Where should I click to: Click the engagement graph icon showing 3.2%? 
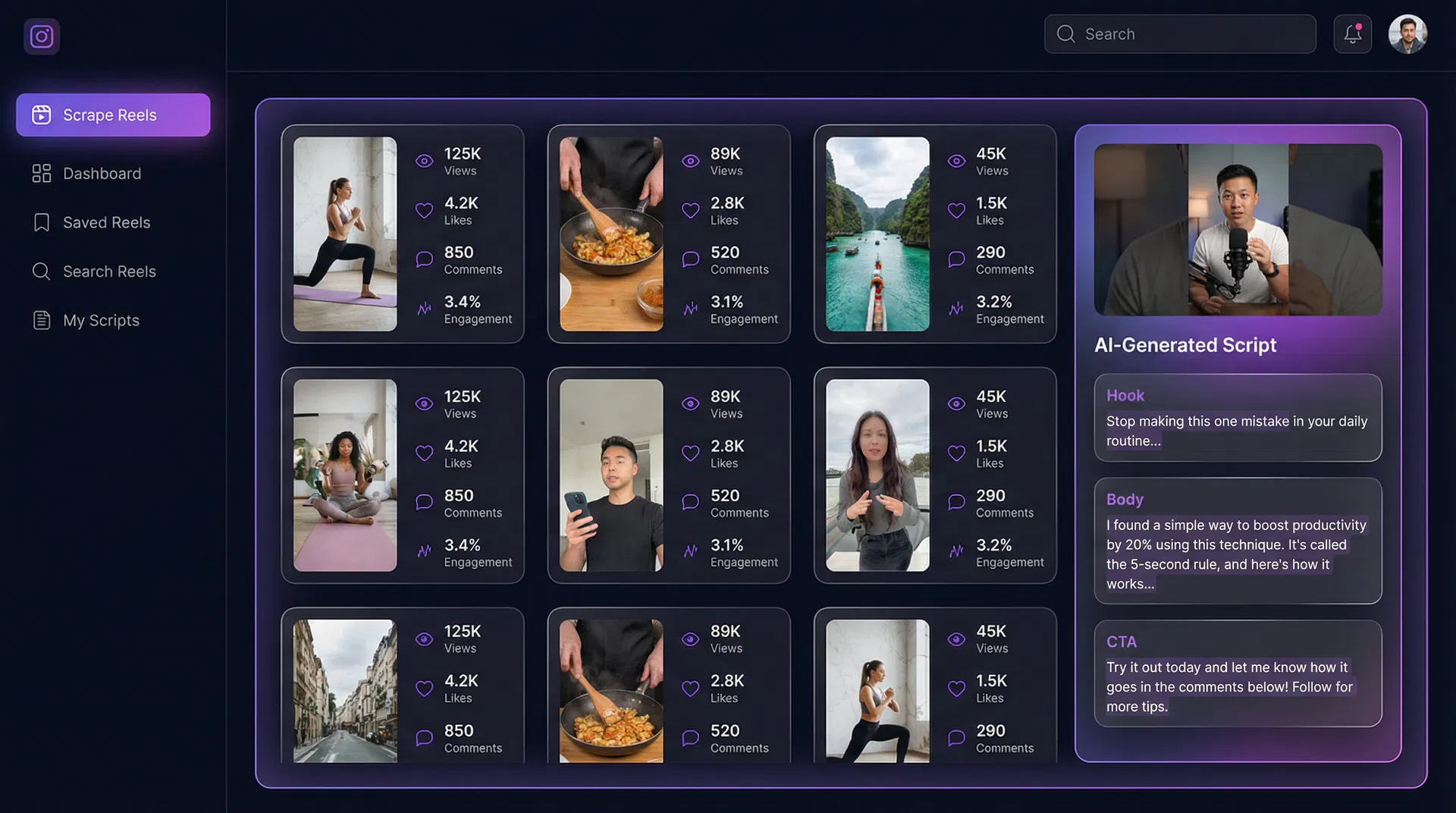(955, 309)
